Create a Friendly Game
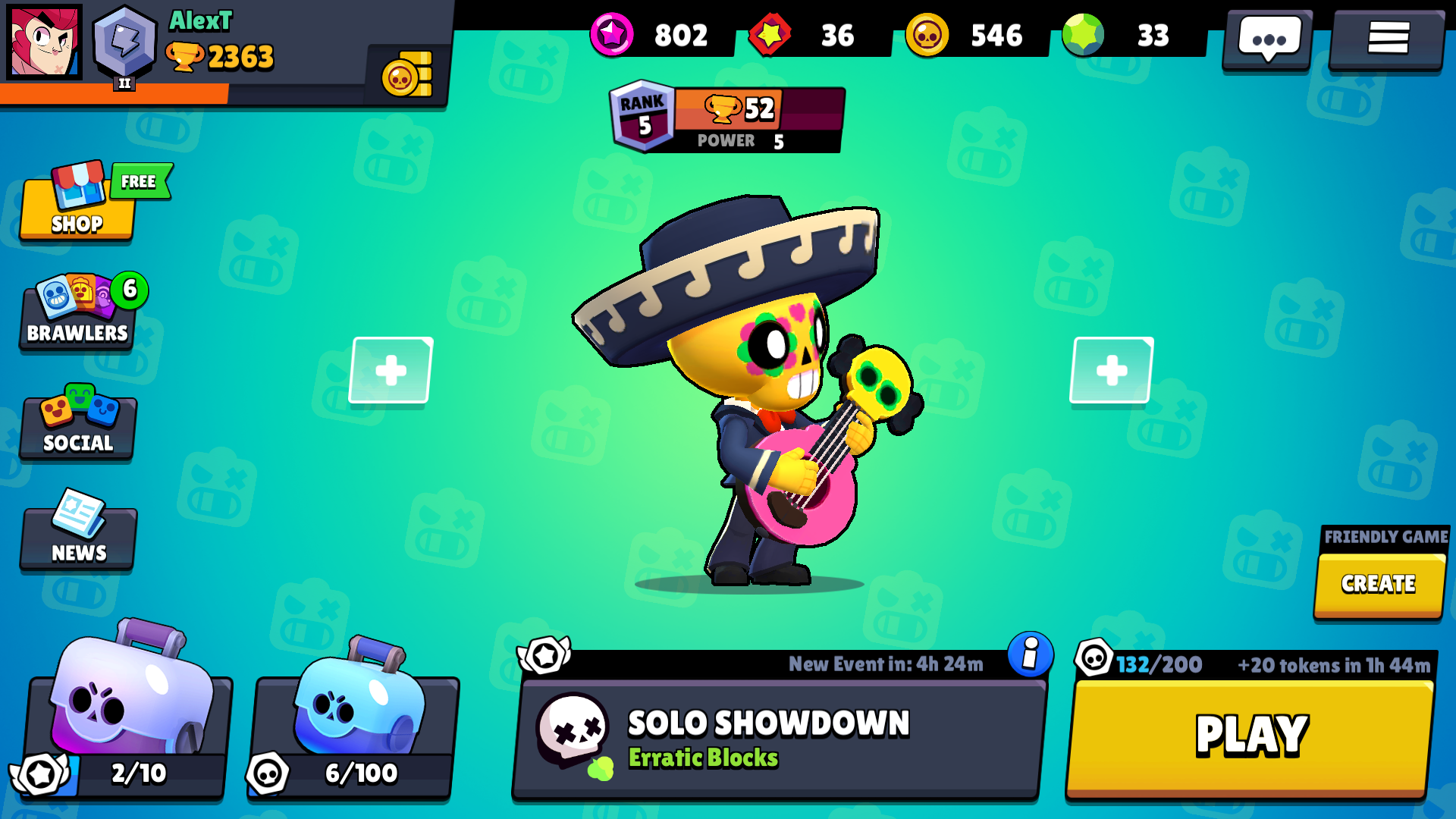The width and height of the screenshot is (1456, 819). [1379, 584]
